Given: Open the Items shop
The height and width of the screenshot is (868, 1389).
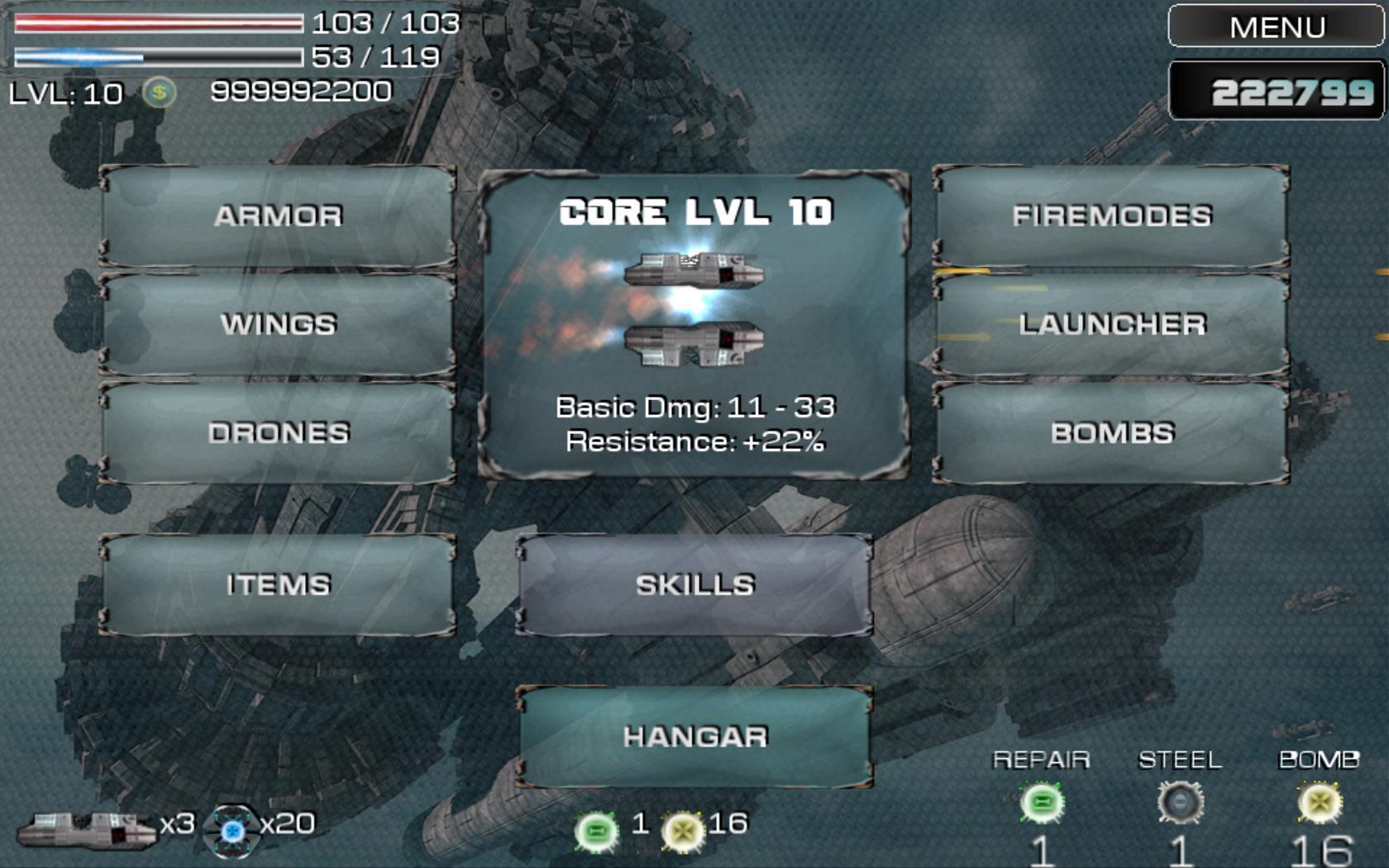Looking at the screenshot, I should 278,584.
